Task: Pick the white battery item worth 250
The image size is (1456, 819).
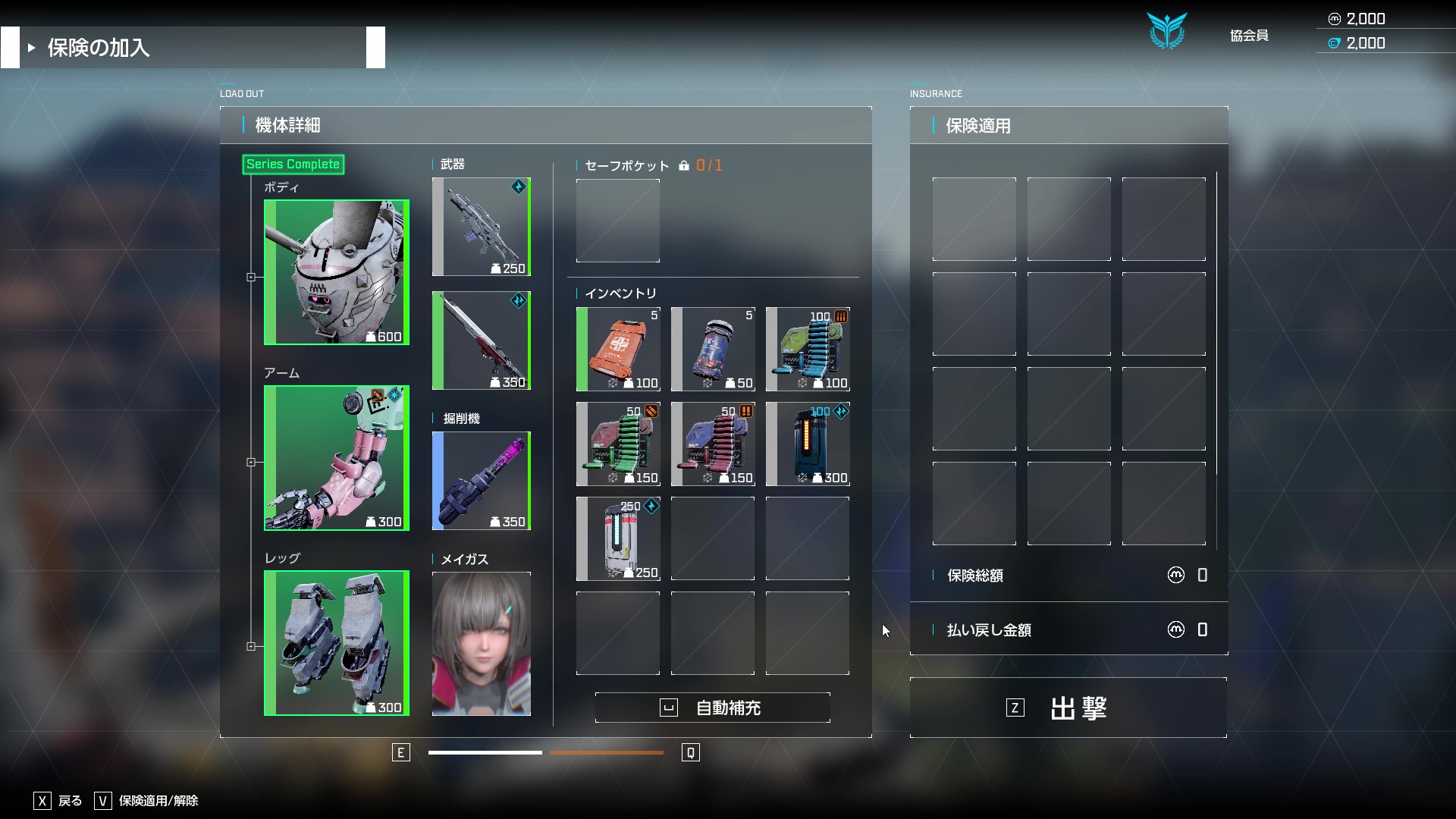Action: coord(618,538)
